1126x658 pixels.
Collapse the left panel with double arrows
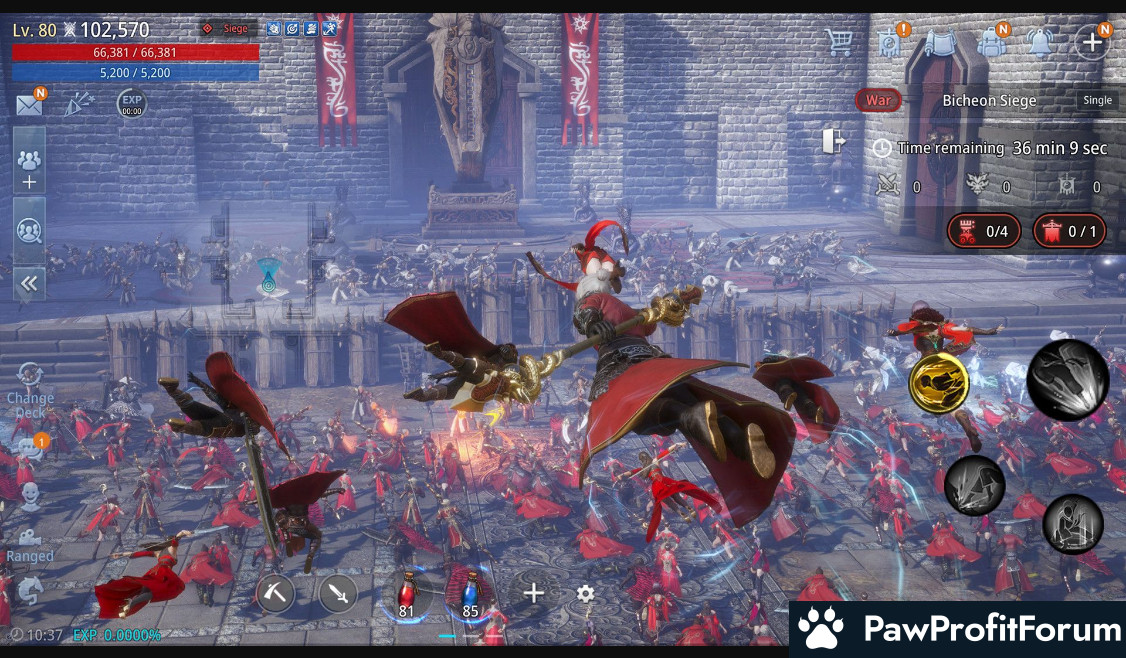tap(29, 284)
